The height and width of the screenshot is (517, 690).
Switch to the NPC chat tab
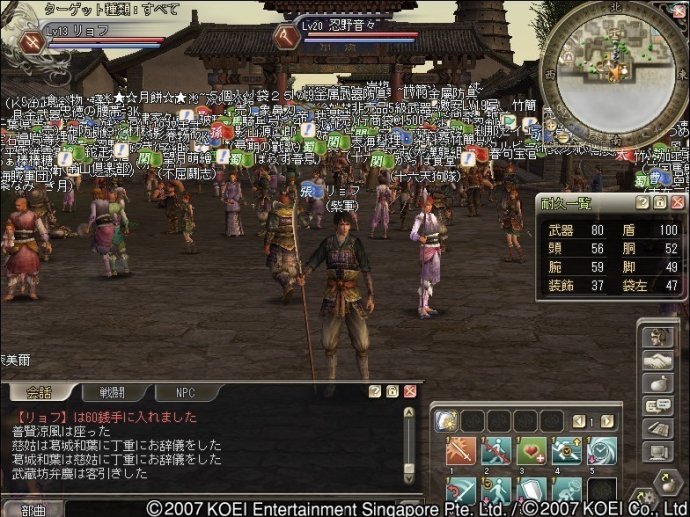click(185, 393)
